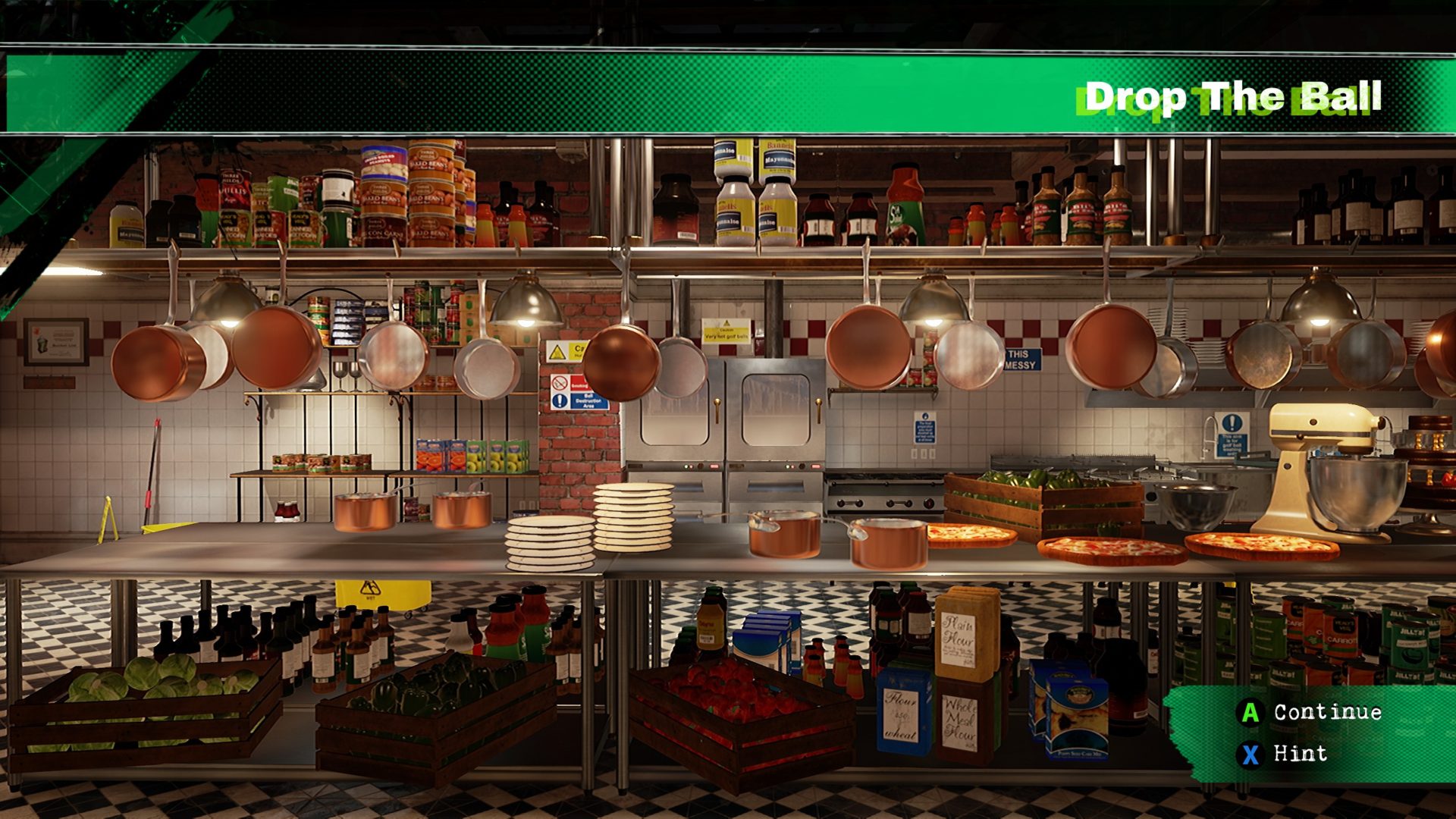Viewport: 1456px width, 819px height.
Task: Continue past the Drop The Ball intro
Action: point(1310,712)
